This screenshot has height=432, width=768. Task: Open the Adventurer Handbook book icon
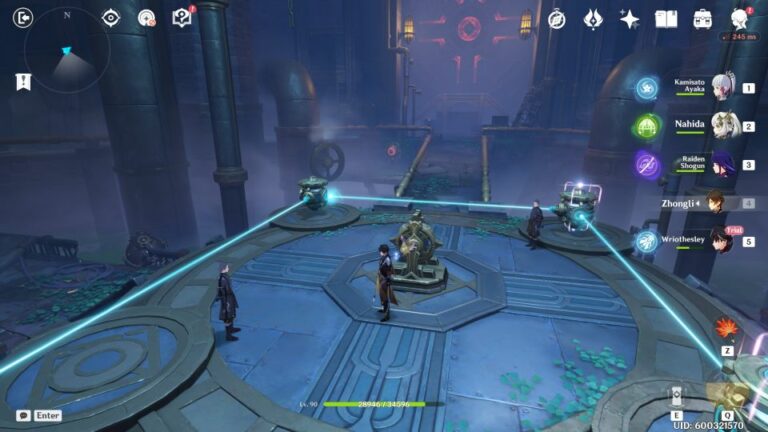point(666,19)
